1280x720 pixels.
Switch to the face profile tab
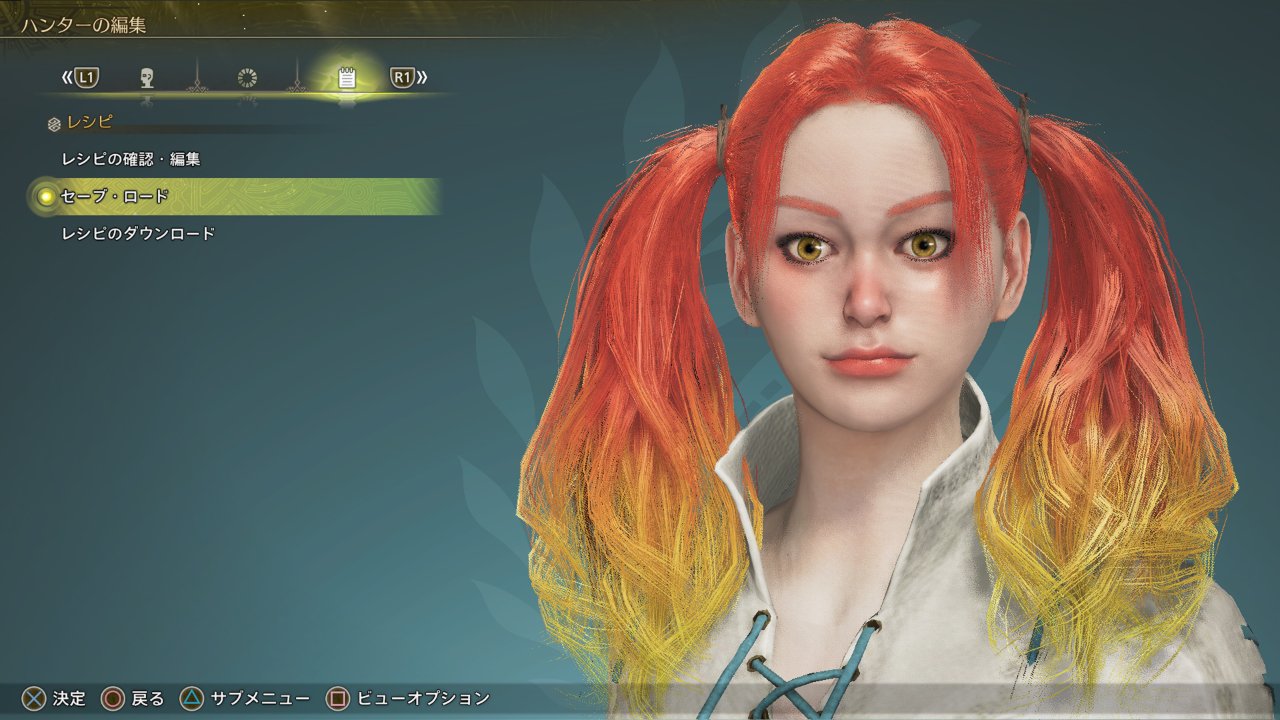tap(148, 78)
